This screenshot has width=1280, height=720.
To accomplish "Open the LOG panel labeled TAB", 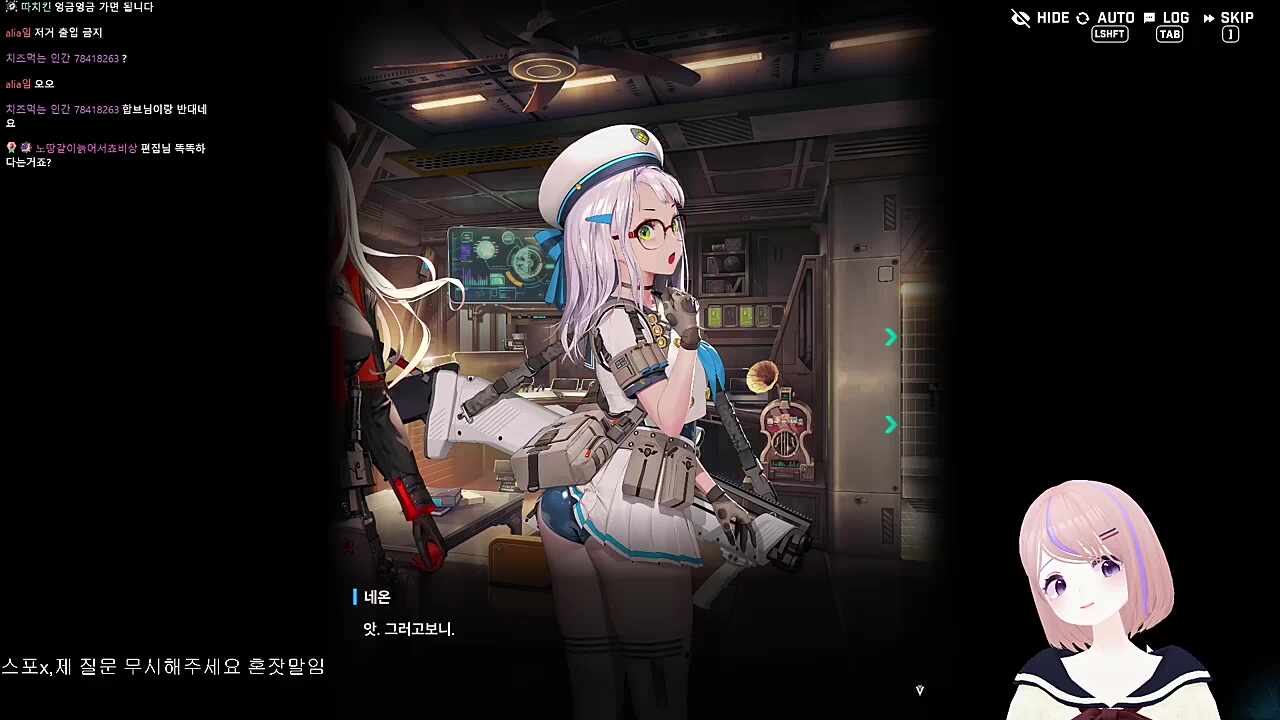I will pyautogui.click(x=1169, y=34).
